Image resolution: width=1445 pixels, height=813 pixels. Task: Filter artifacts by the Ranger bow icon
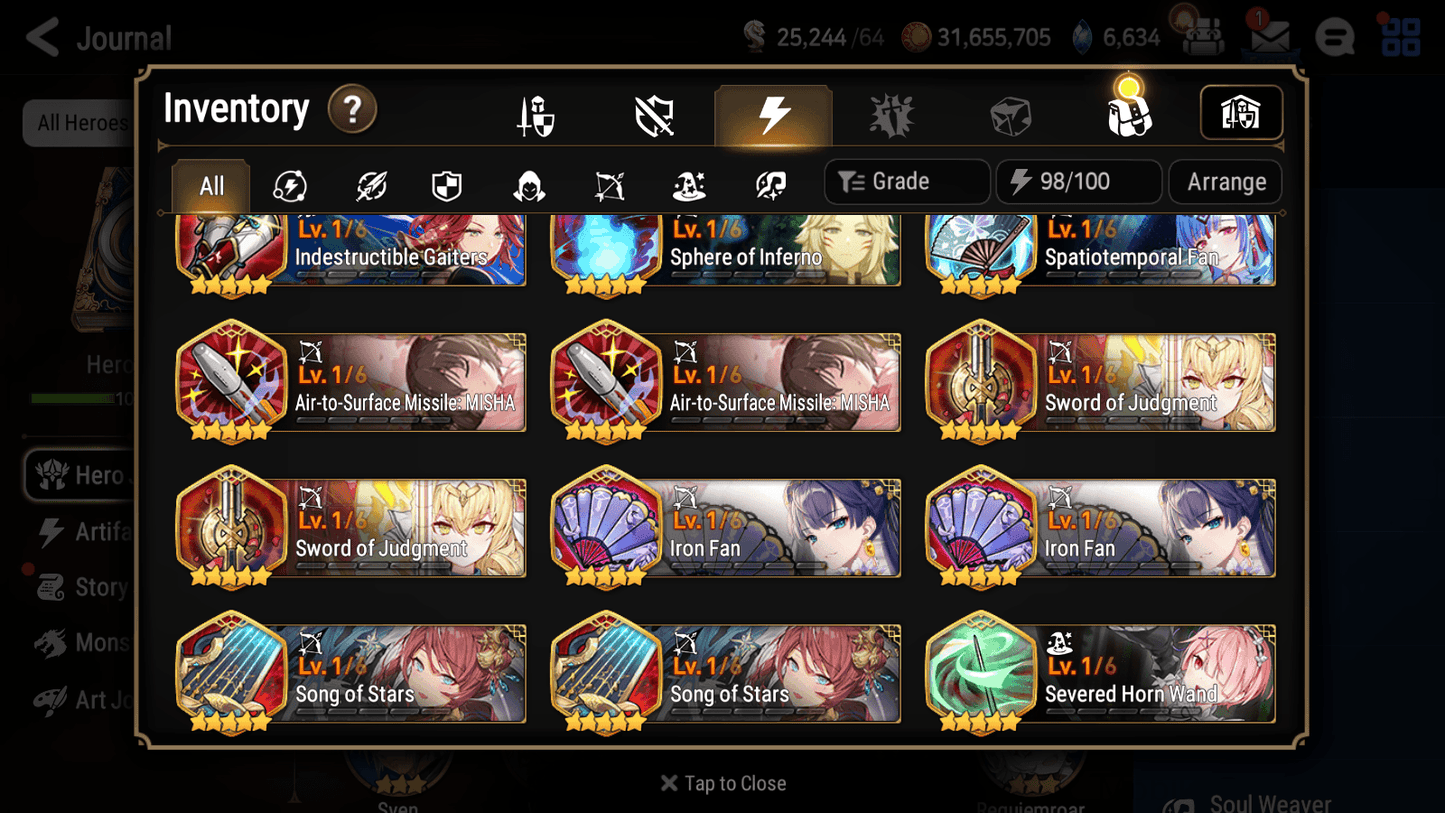point(608,183)
